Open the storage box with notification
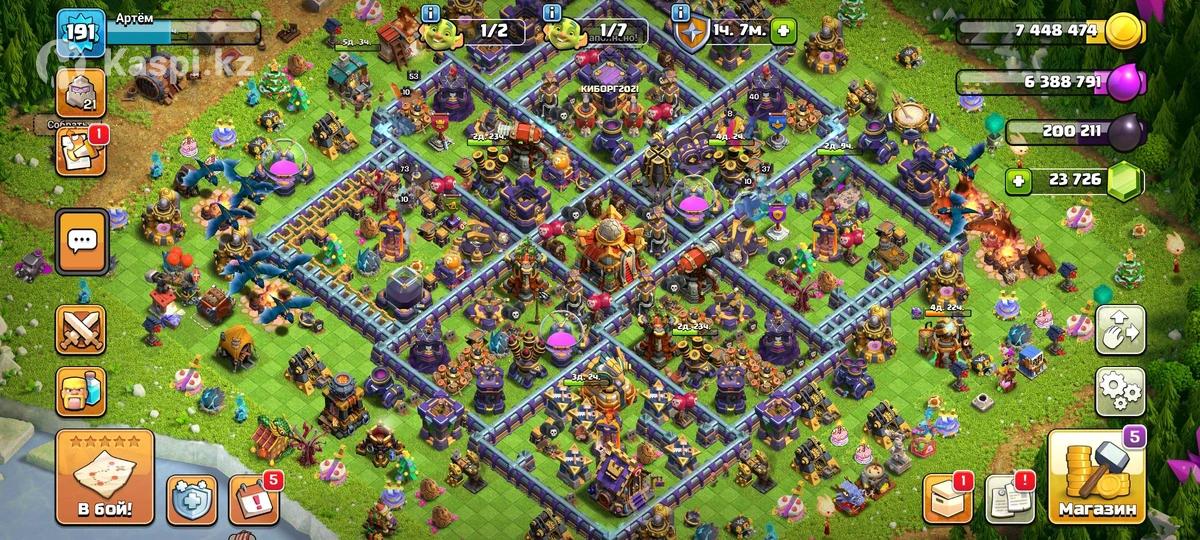The height and width of the screenshot is (540, 1200). tap(944, 498)
